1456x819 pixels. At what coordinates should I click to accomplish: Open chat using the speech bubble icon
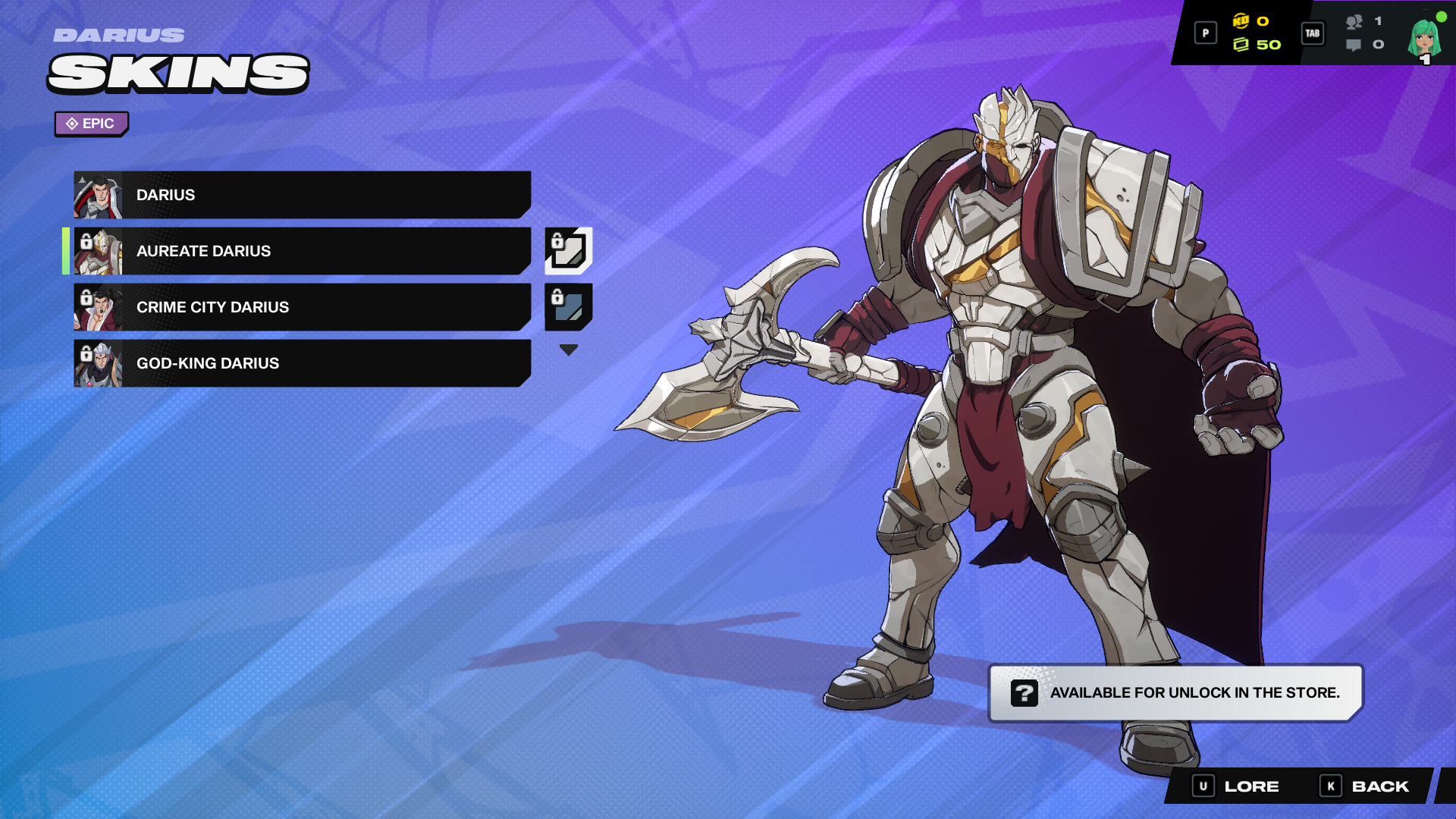[1353, 45]
